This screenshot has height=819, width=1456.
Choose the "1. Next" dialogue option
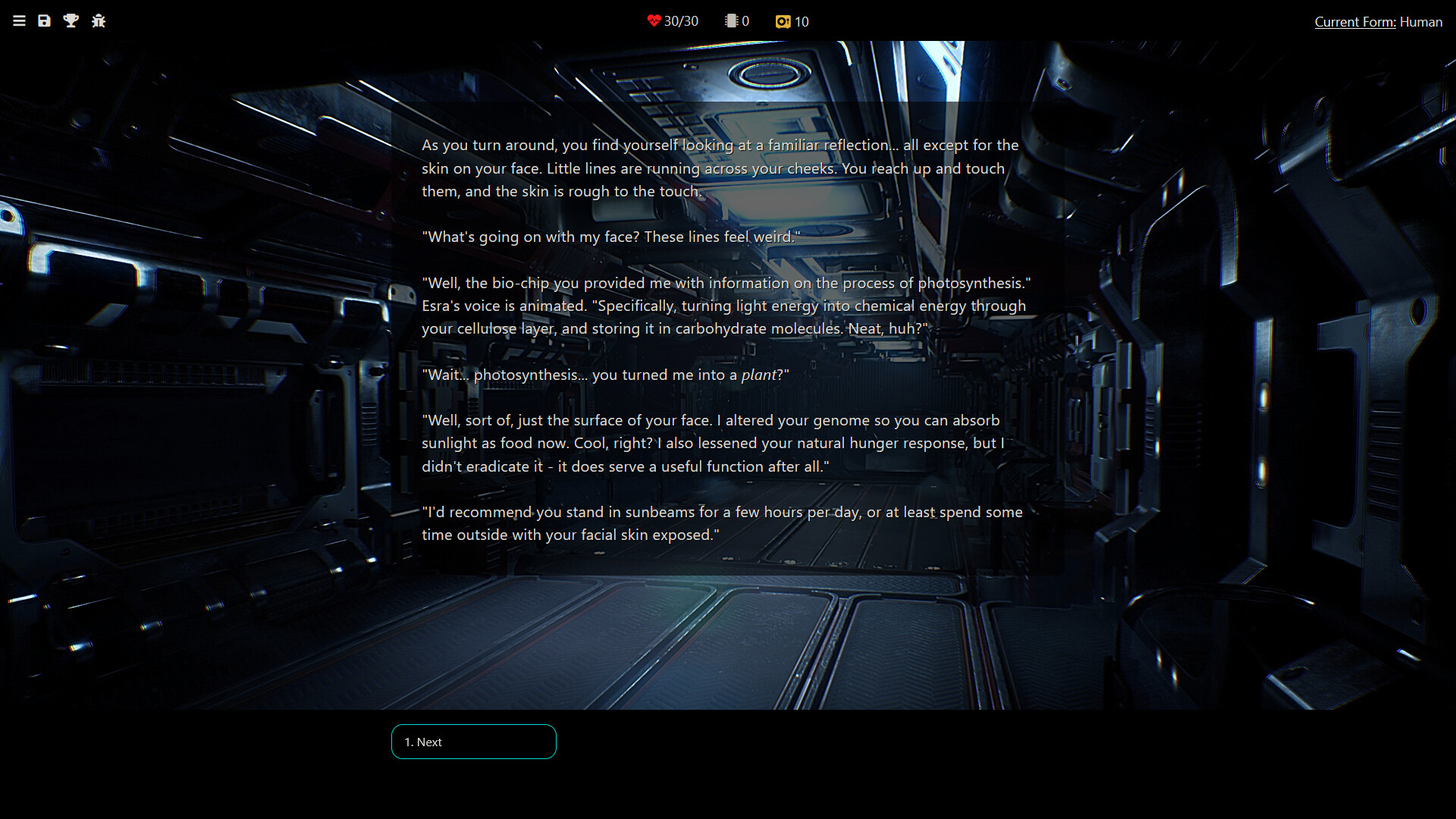[x=473, y=742]
